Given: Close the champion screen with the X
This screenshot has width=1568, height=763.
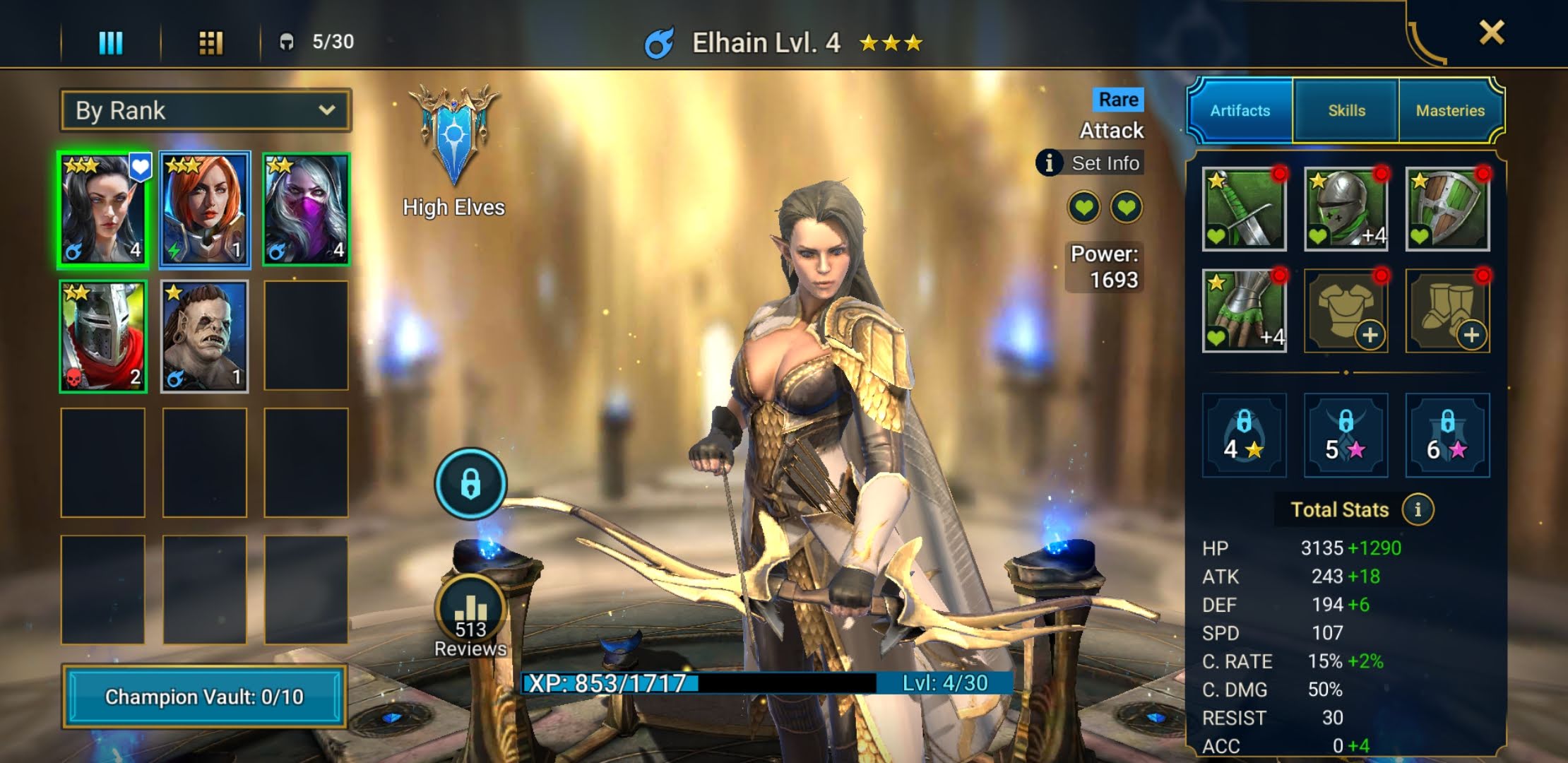Looking at the screenshot, I should [1491, 32].
